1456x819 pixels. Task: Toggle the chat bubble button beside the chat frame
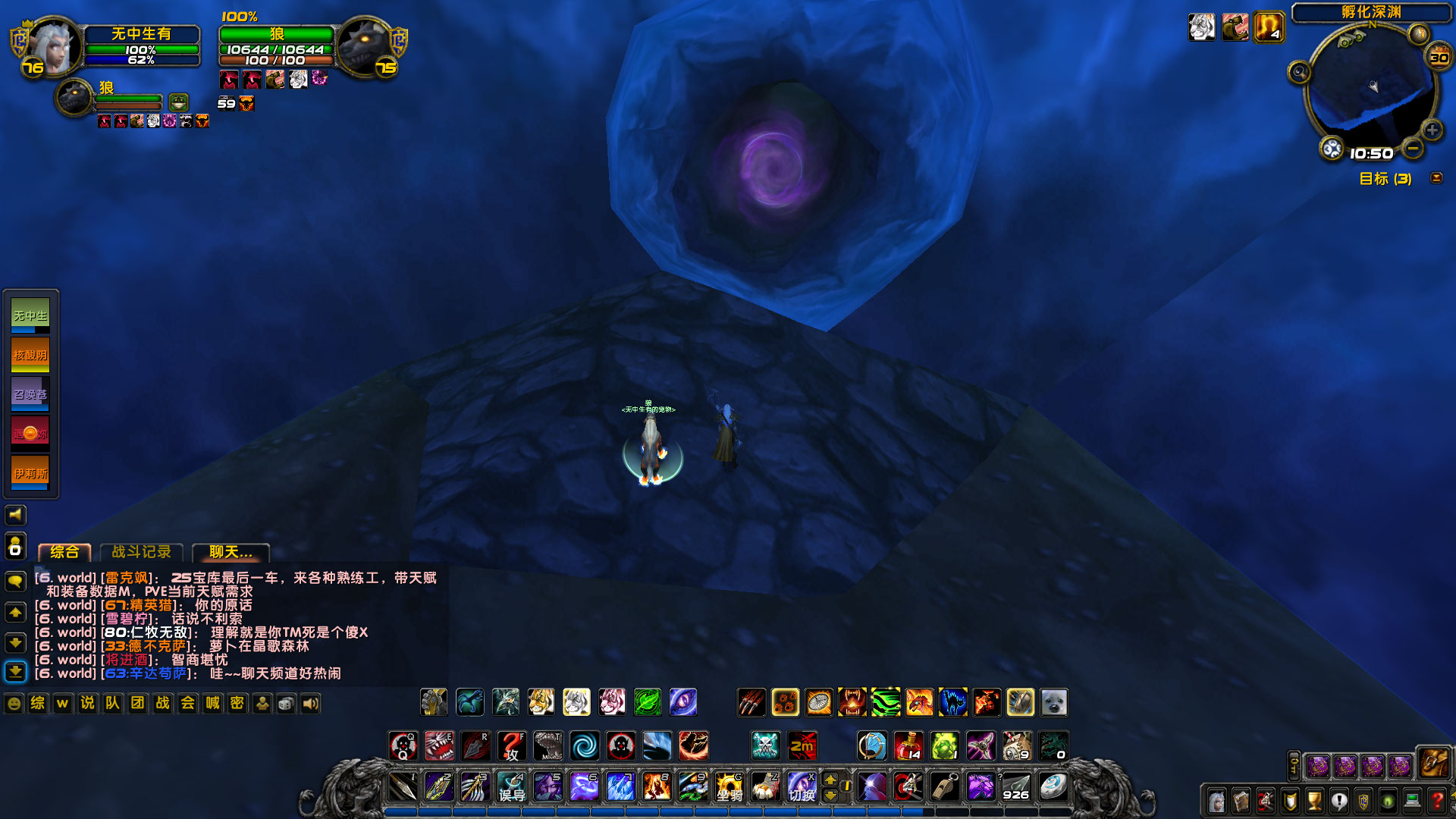(16, 579)
